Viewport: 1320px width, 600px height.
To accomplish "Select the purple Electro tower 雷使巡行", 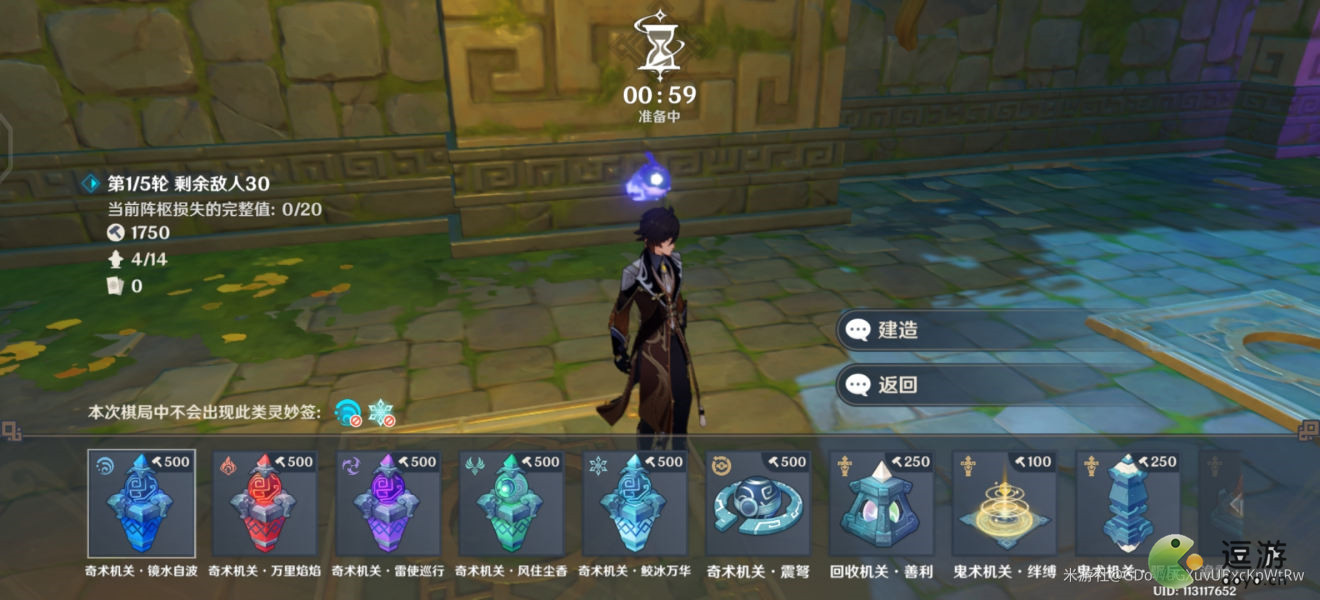I will click(x=388, y=503).
